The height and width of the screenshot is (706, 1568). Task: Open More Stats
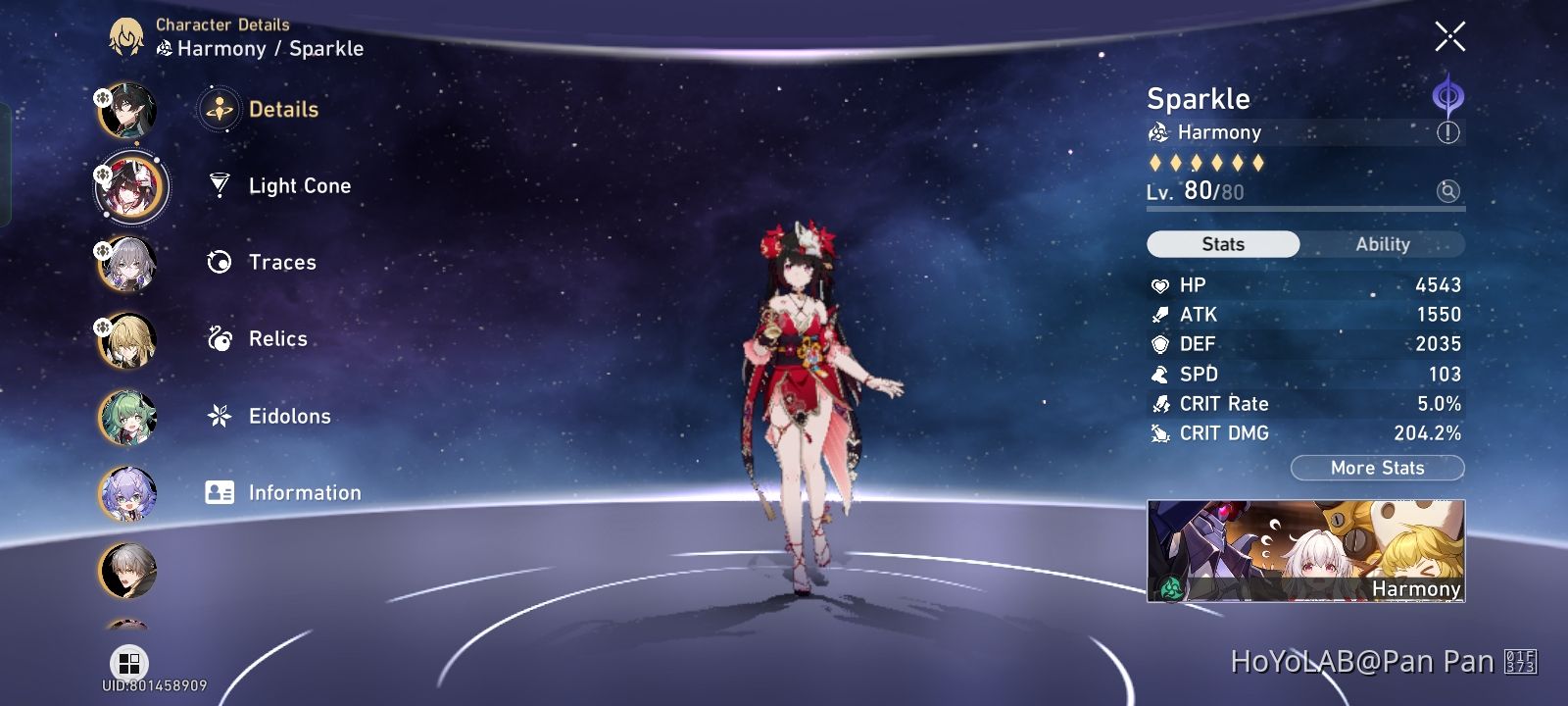point(1377,468)
